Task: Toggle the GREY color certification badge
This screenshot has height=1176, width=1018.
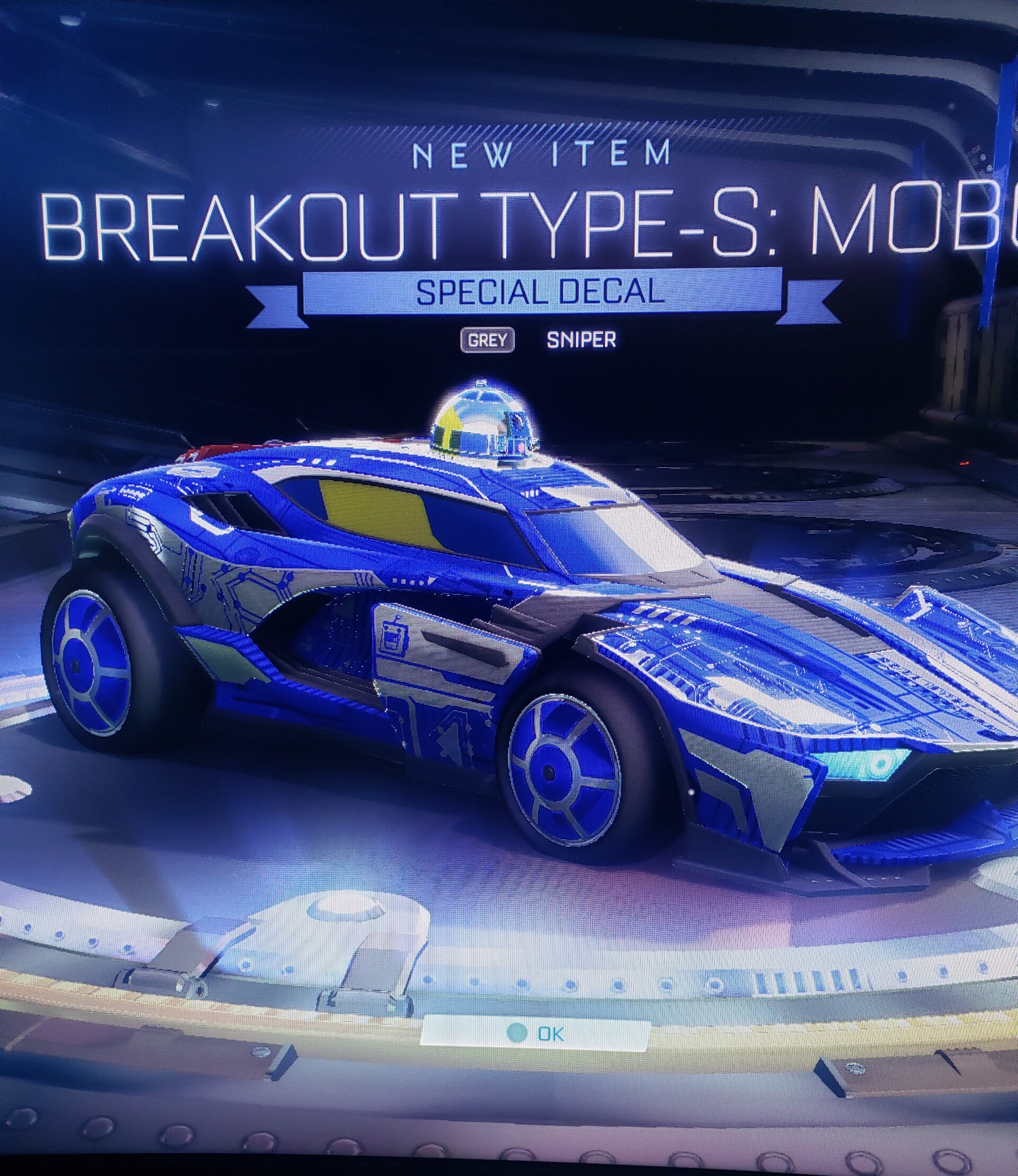Action: pos(488,341)
